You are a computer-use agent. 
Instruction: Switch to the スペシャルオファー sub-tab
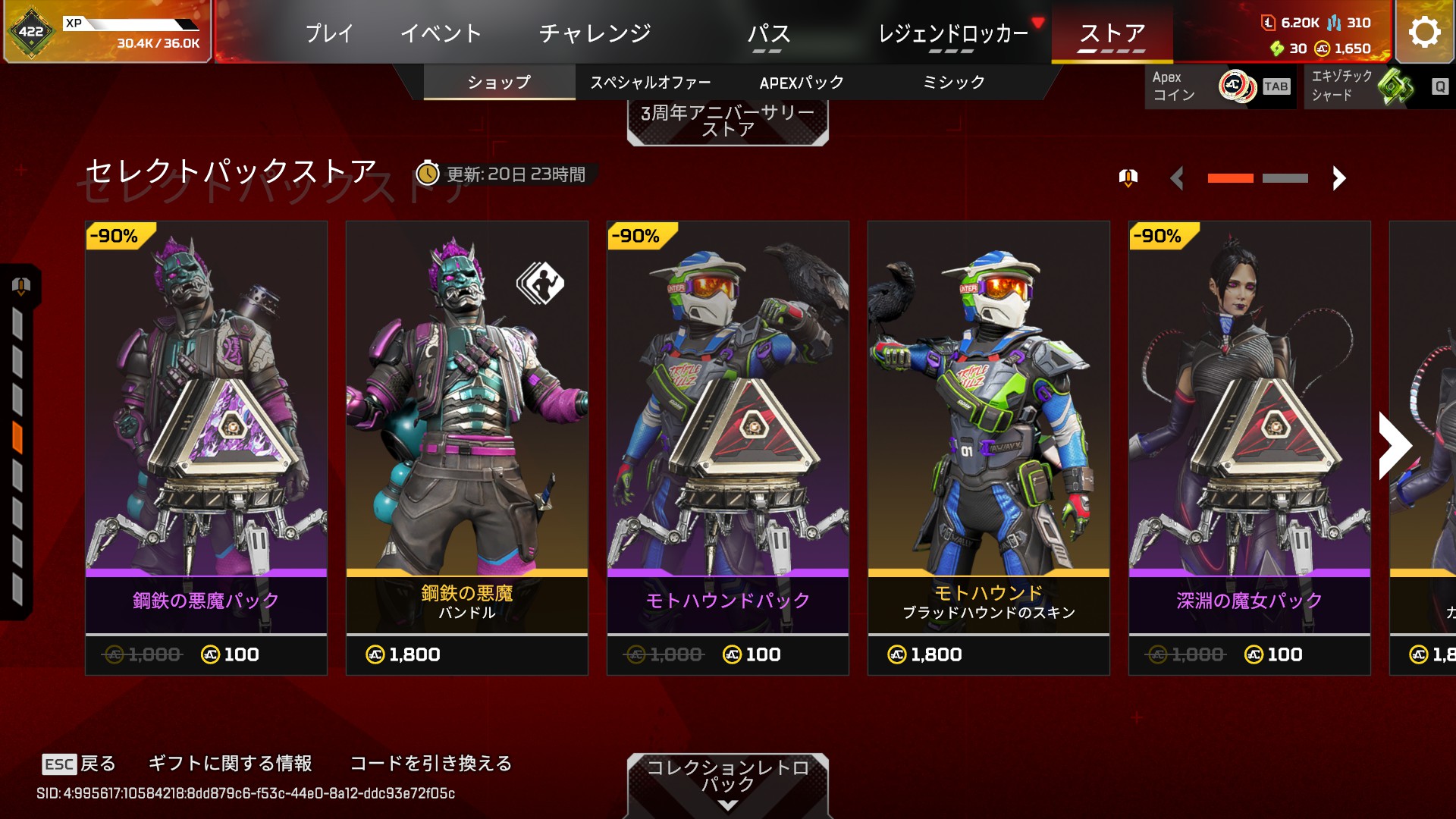pos(651,82)
